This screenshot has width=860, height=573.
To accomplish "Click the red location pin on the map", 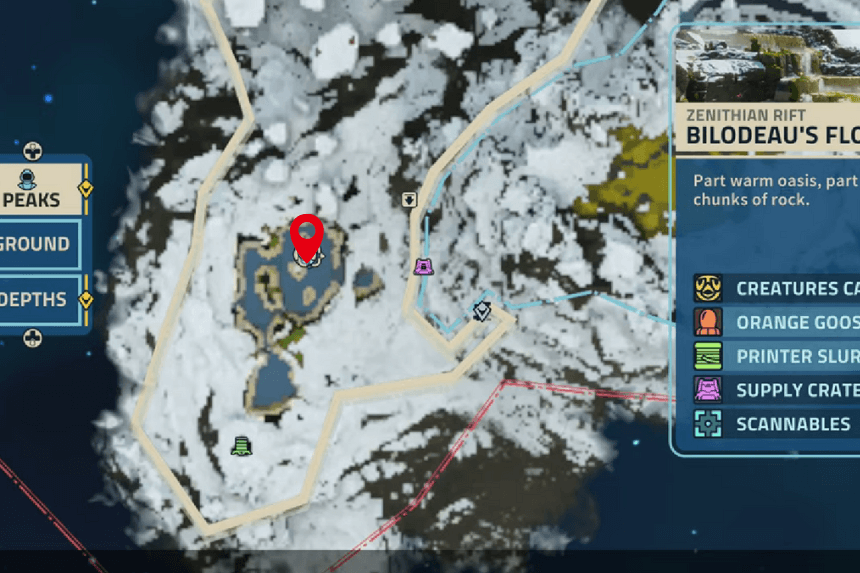I will click(x=307, y=237).
